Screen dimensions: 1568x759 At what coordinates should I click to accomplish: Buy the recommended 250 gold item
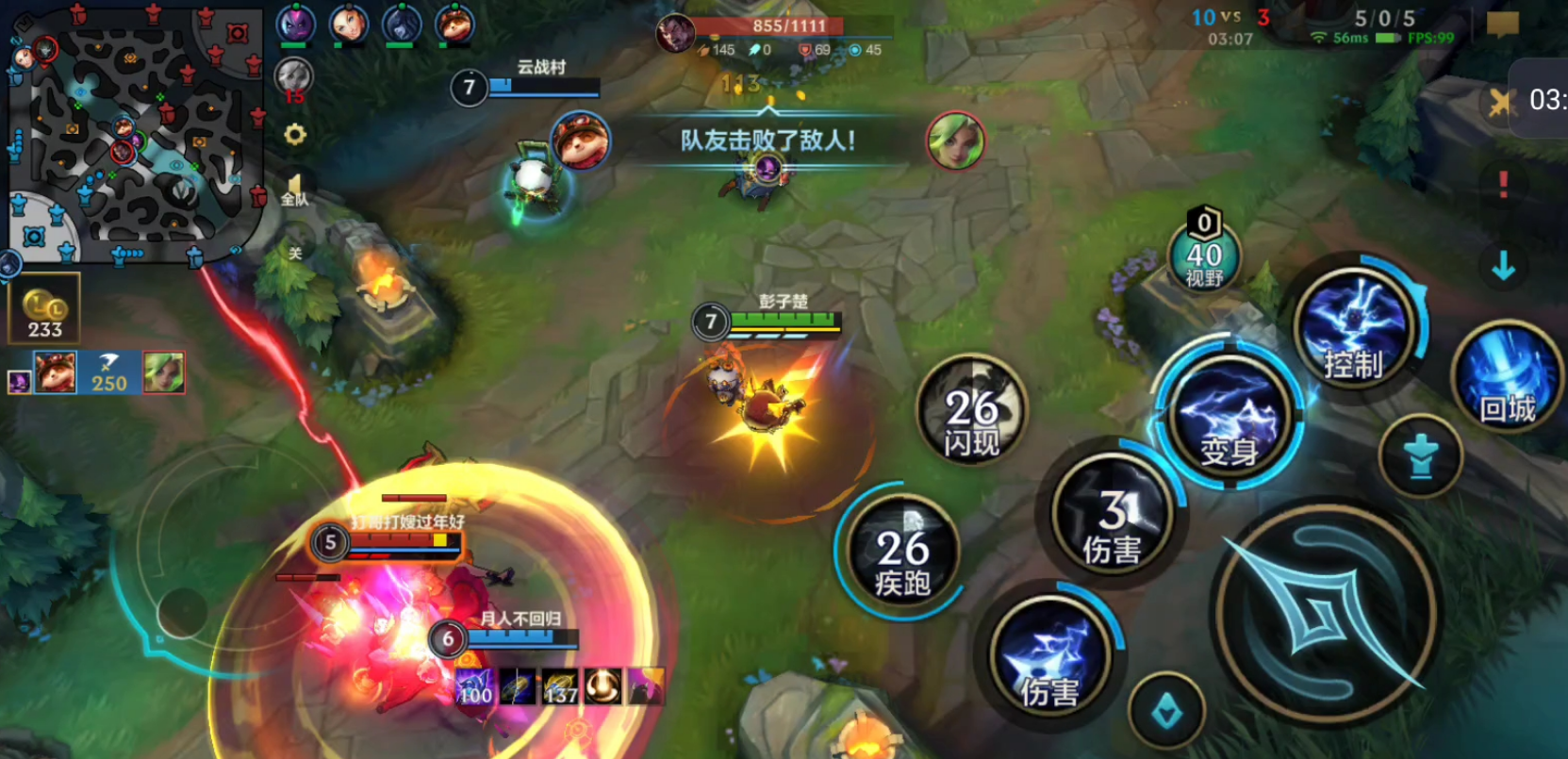pos(108,372)
